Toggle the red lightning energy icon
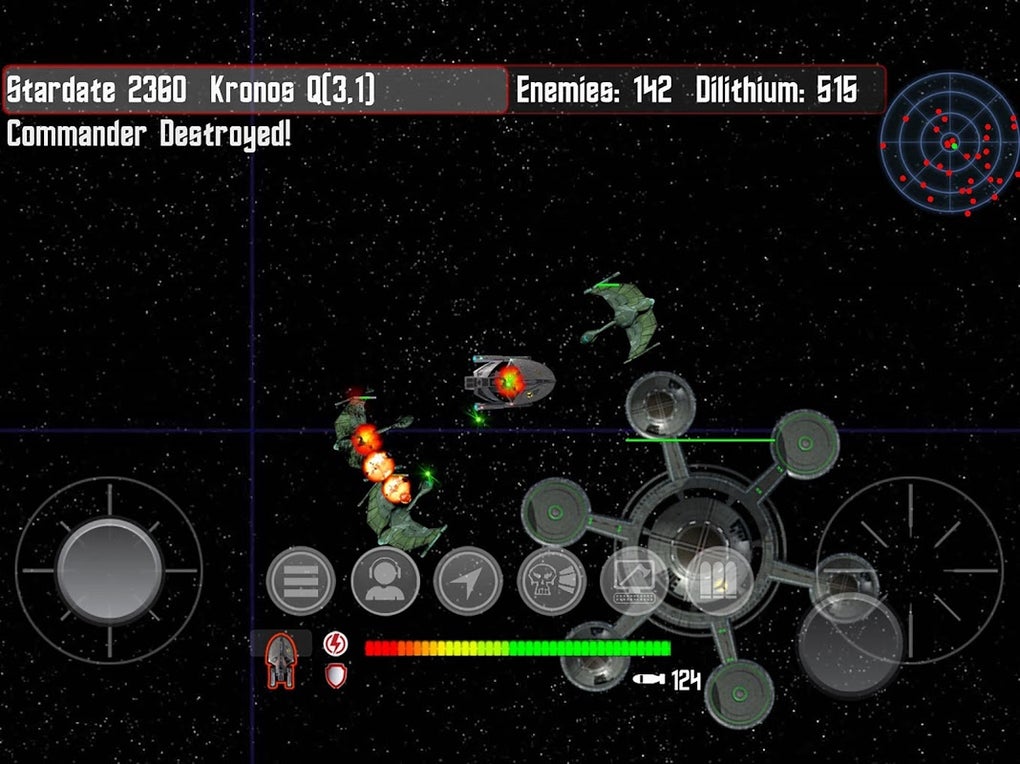 coord(337,643)
